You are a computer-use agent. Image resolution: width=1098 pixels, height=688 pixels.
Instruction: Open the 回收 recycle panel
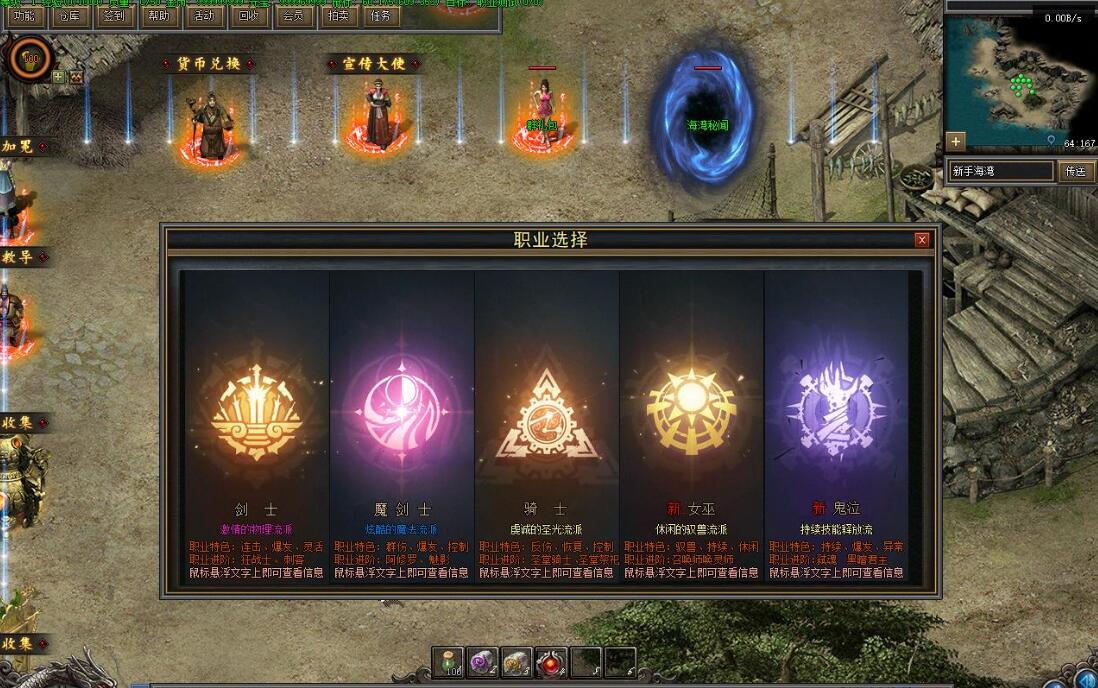tap(247, 17)
